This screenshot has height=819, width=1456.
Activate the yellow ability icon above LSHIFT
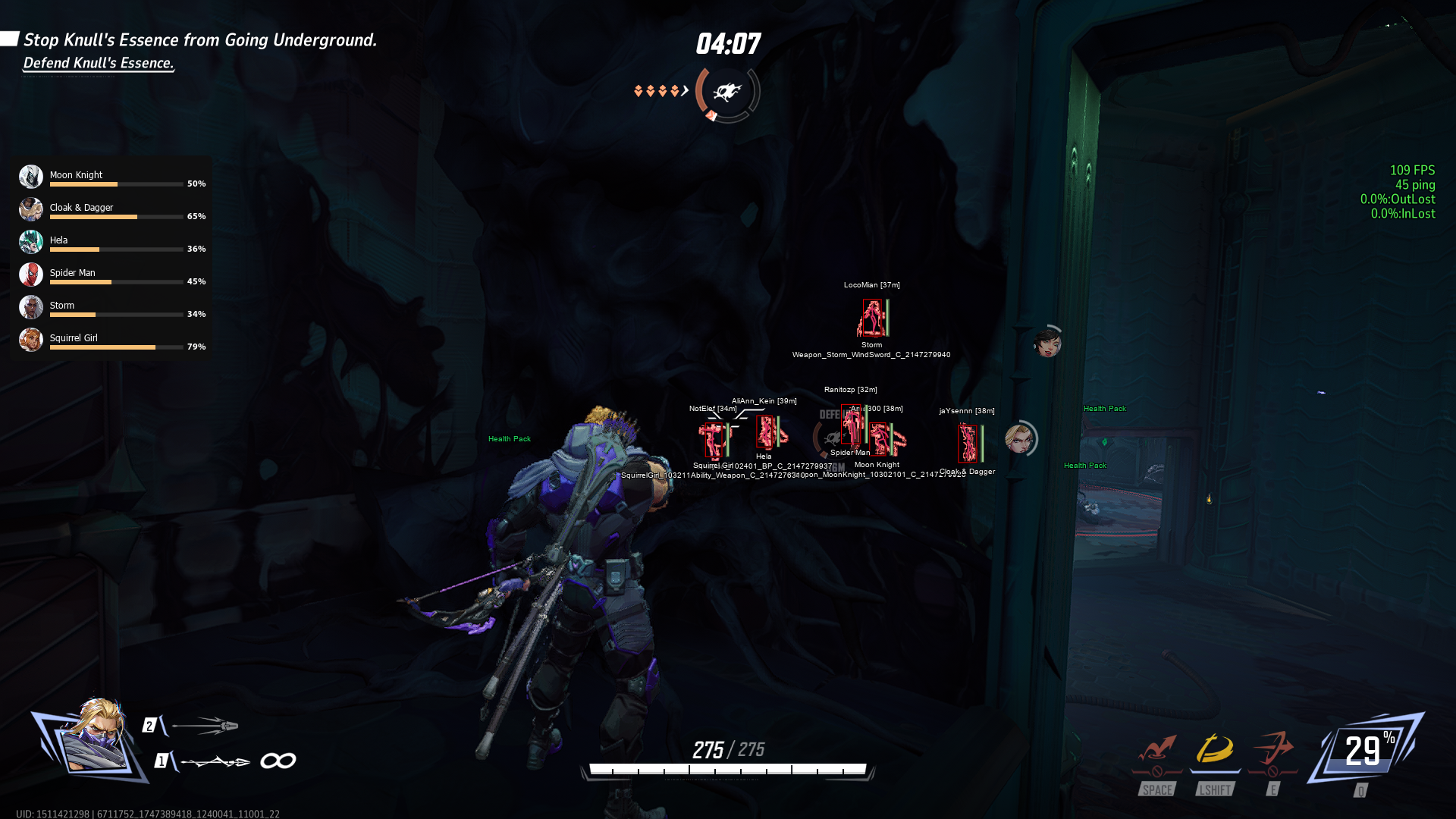point(1215,749)
